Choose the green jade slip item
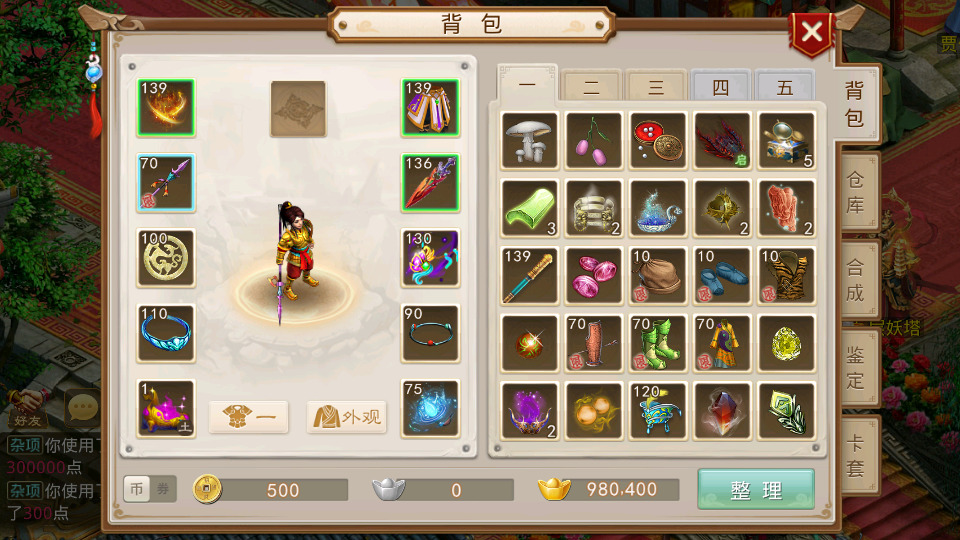 [x=530, y=208]
